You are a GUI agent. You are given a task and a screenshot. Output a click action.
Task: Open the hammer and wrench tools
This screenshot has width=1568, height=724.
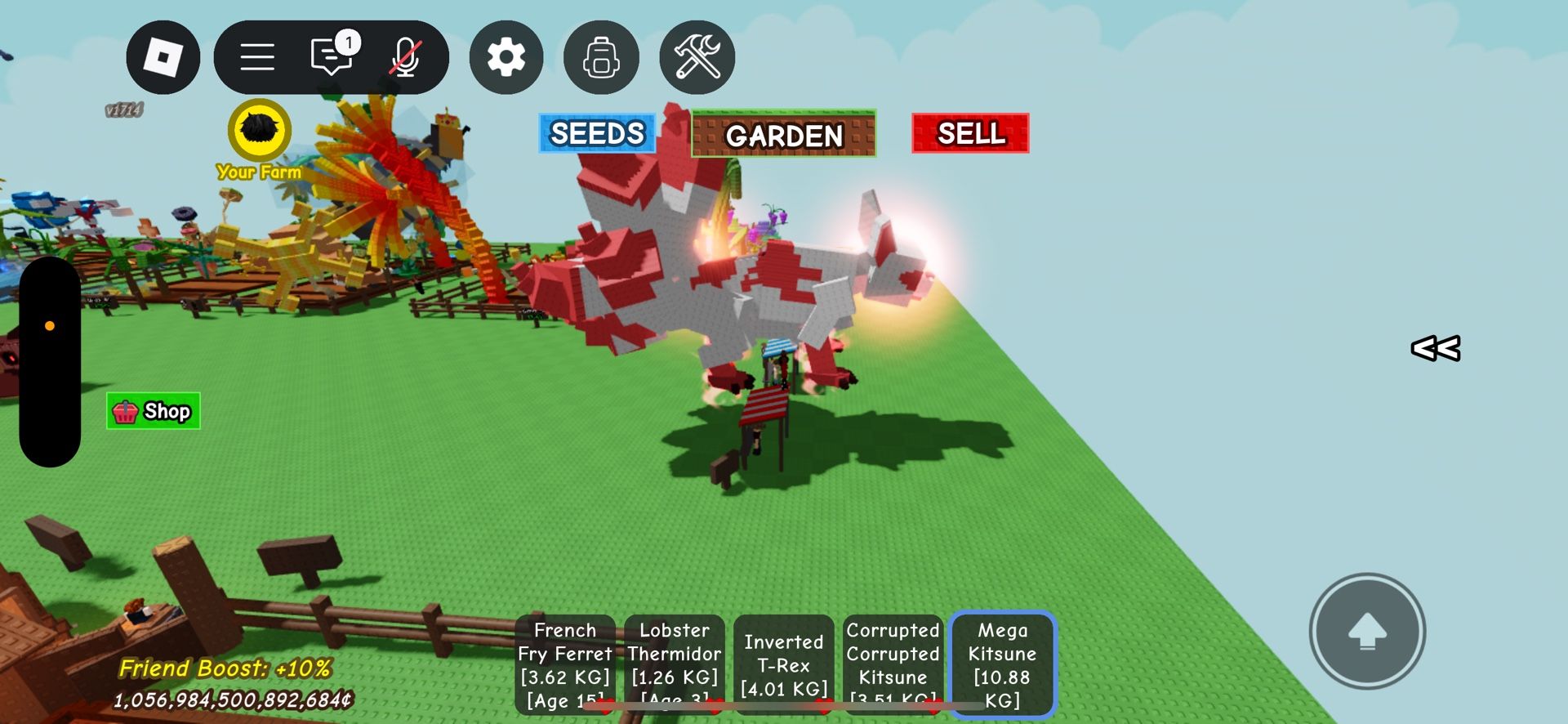[x=697, y=57]
